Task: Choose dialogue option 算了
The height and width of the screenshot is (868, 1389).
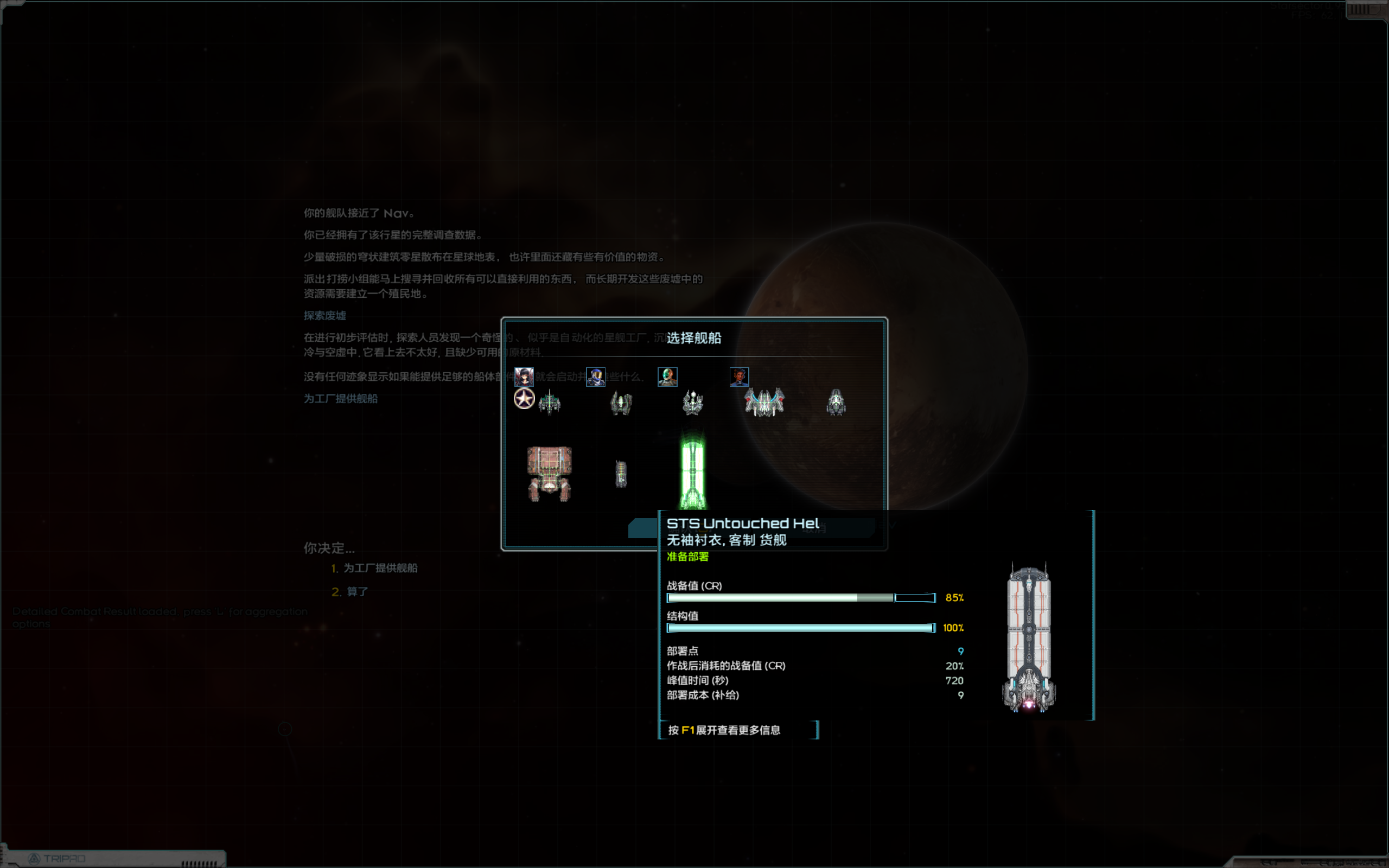Action: tap(356, 591)
